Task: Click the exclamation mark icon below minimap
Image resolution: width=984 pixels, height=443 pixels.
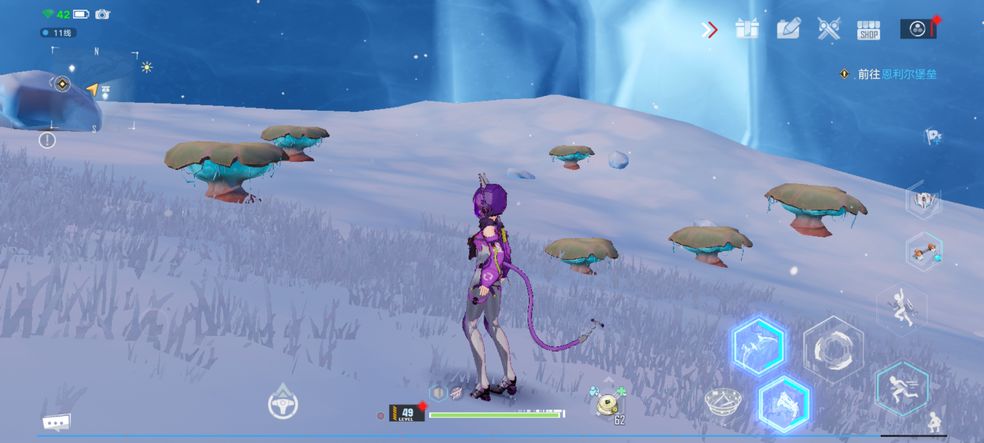Action: [x=47, y=140]
